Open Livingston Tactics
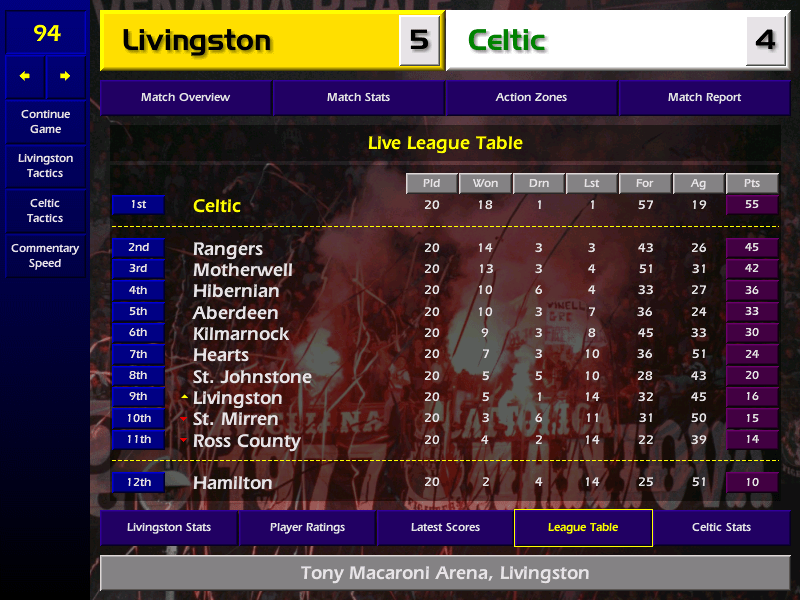The image size is (800, 600). click(45, 165)
